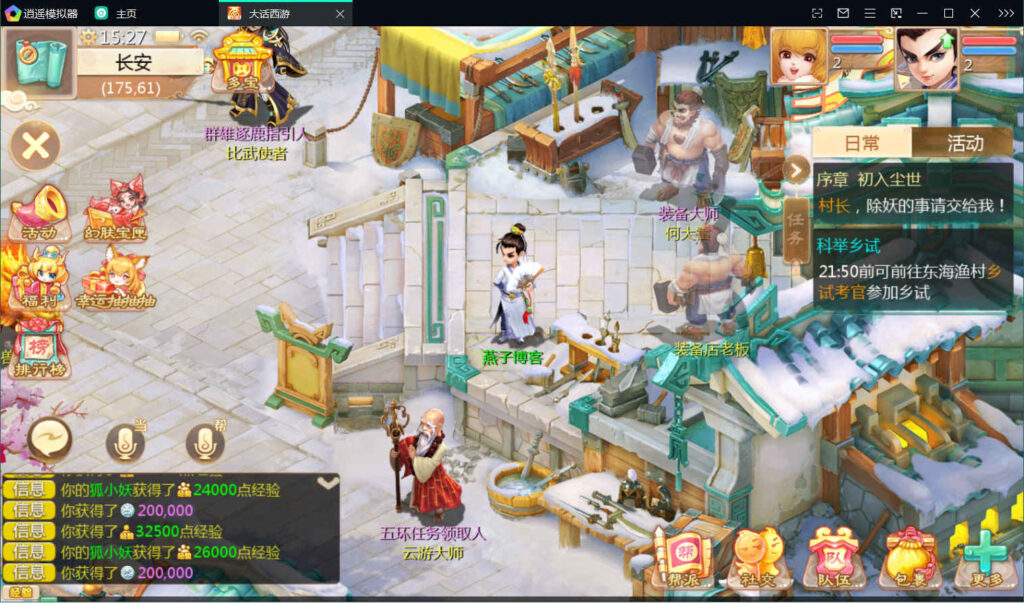The width and height of the screenshot is (1024, 603).
Task: Select the 科举乡试 quest entry
Action: pos(910,269)
